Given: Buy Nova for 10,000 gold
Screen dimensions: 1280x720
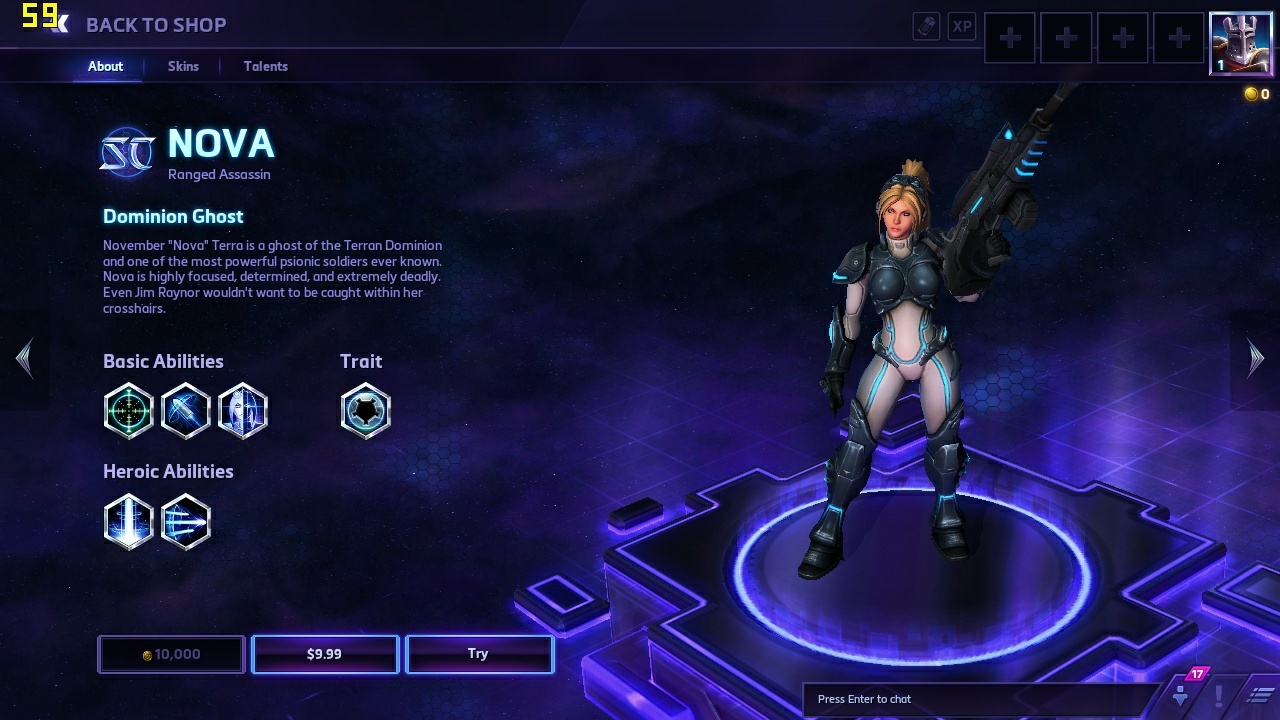Looking at the screenshot, I should (x=171, y=654).
